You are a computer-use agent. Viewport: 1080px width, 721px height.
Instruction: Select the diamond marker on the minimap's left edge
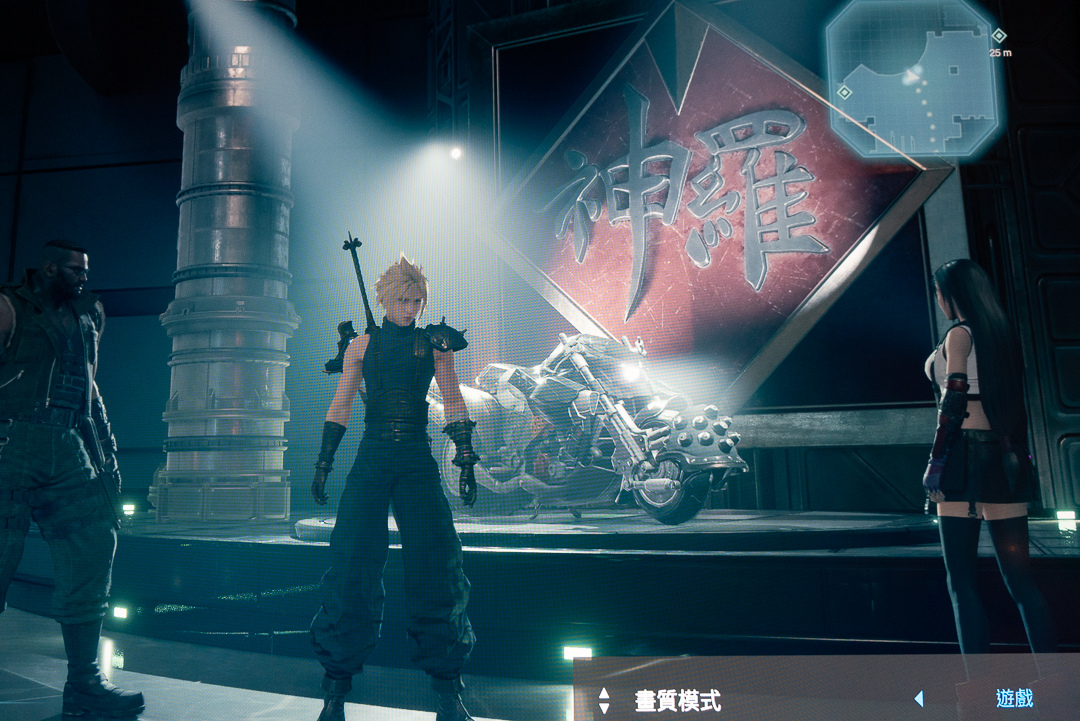[844, 92]
